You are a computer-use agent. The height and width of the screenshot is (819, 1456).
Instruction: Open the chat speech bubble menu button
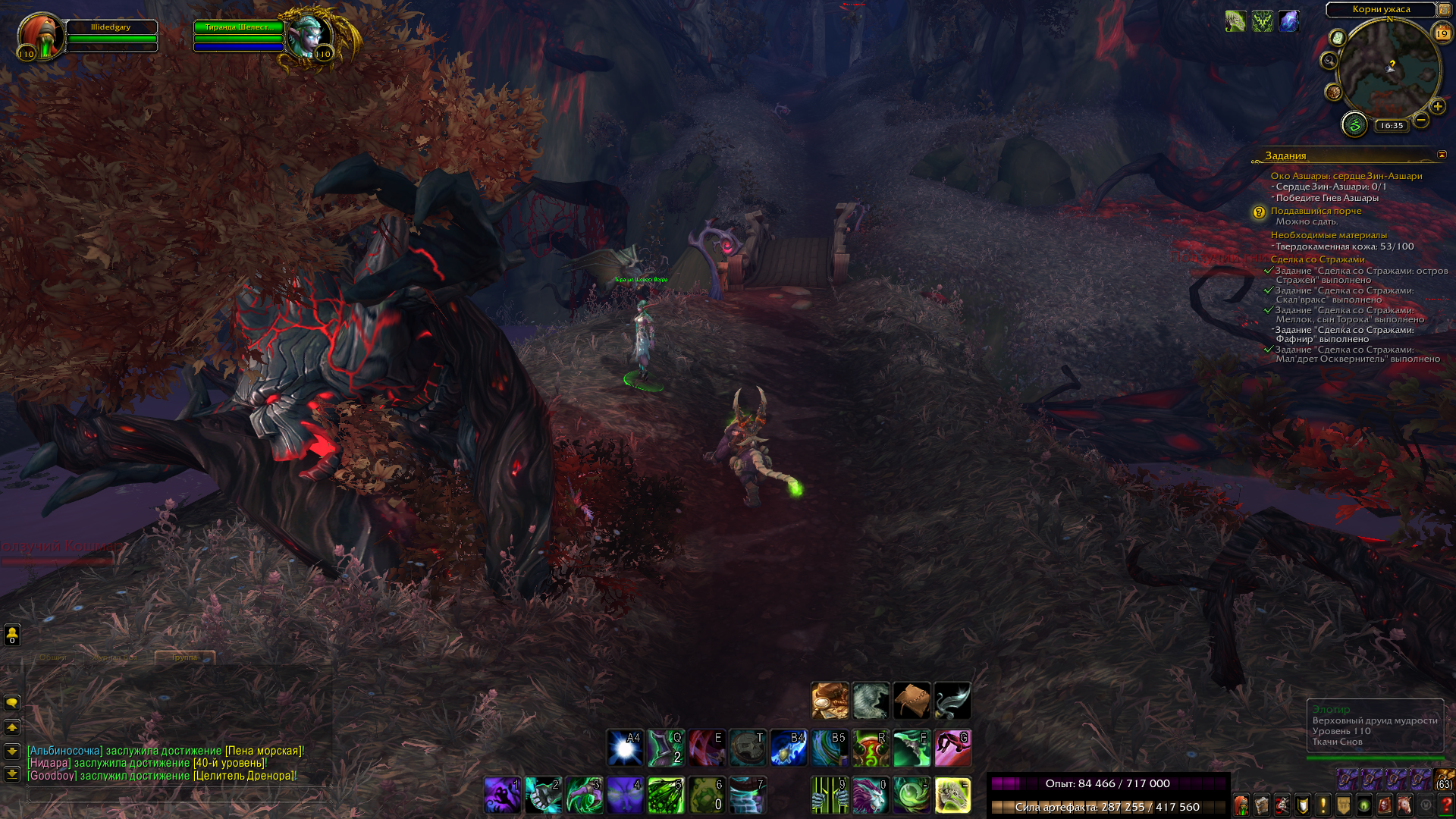tap(12, 703)
